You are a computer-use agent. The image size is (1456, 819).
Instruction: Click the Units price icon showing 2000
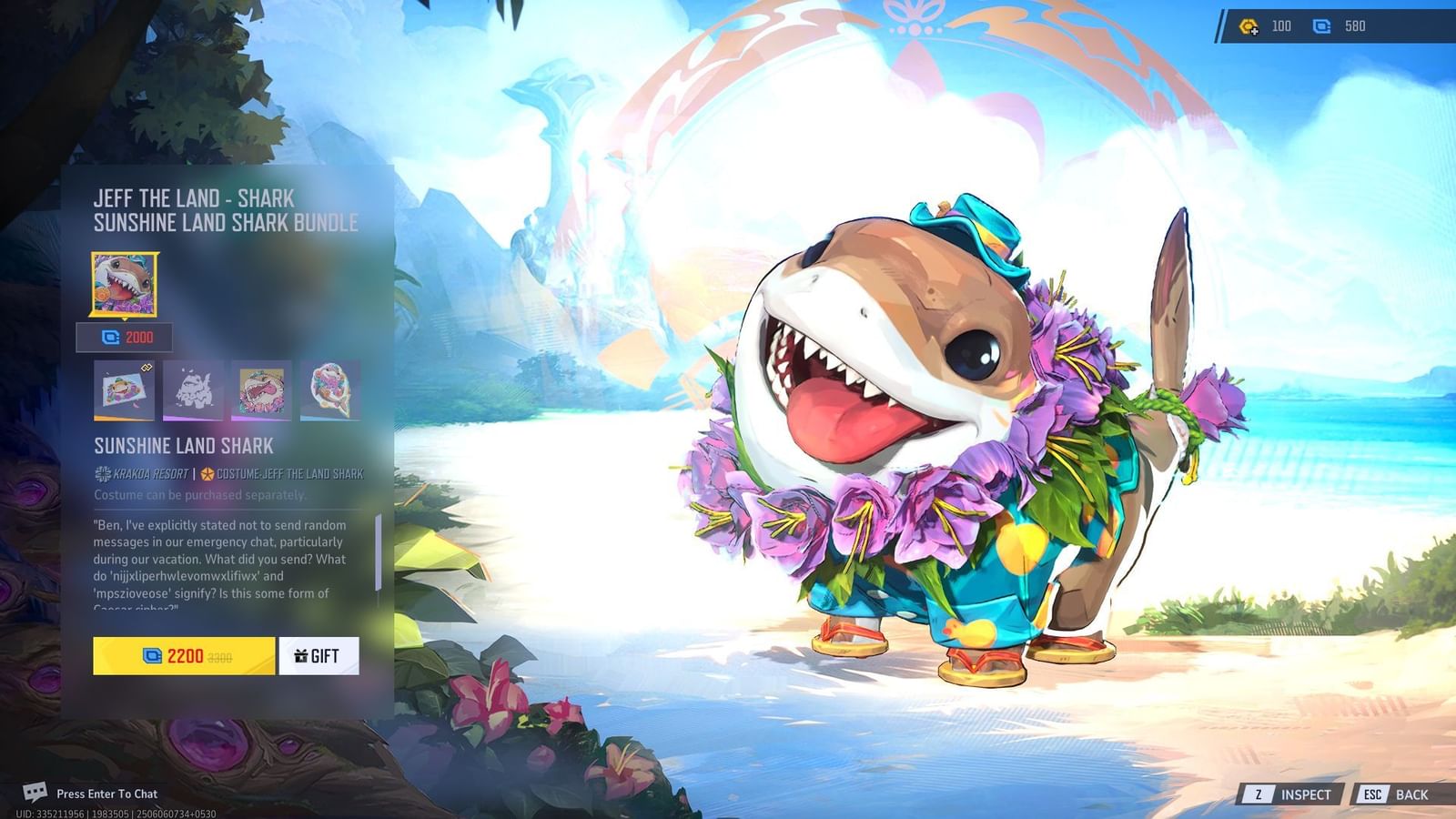coord(111,337)
